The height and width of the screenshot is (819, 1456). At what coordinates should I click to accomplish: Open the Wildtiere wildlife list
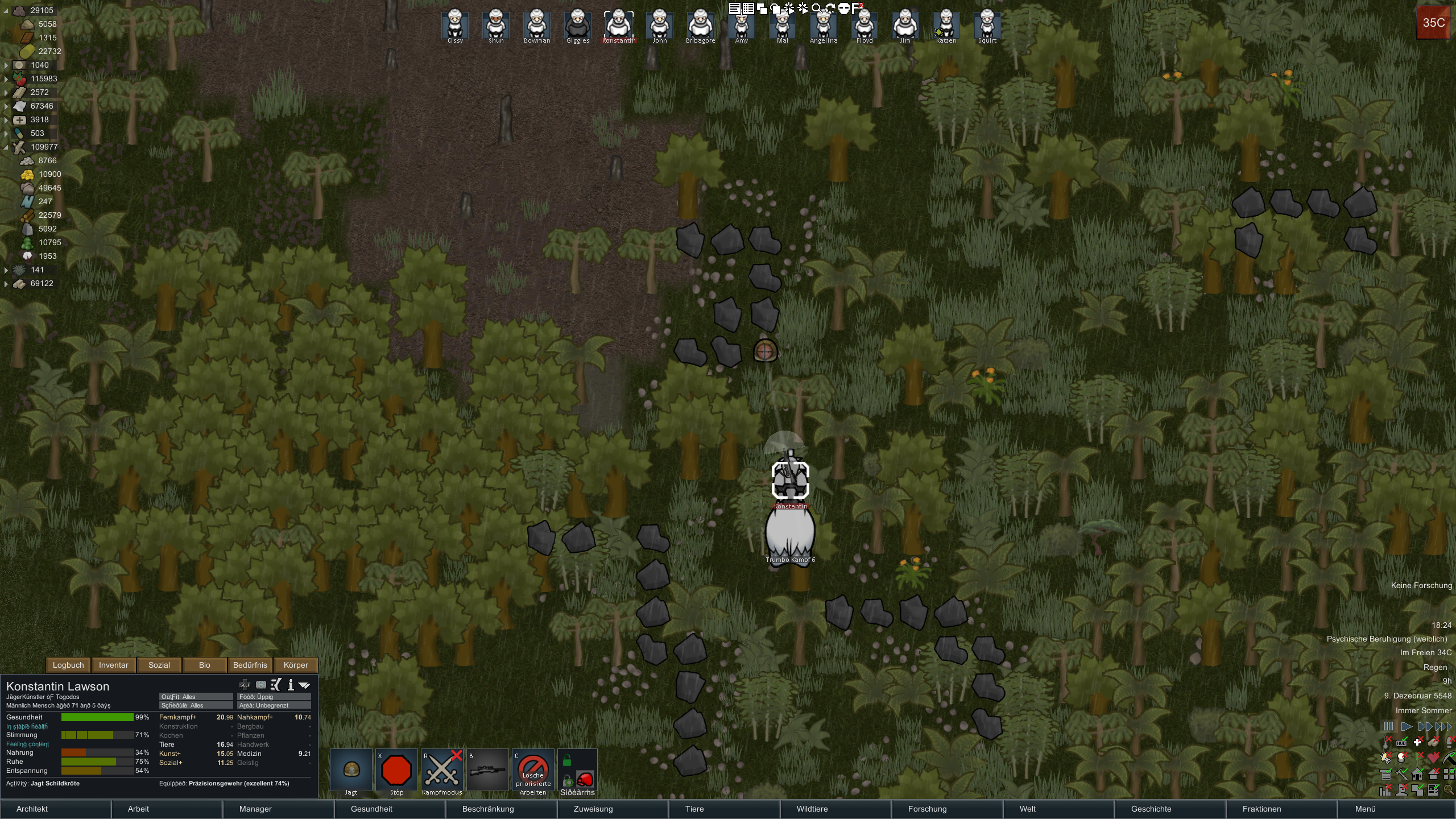pos(812,809)
